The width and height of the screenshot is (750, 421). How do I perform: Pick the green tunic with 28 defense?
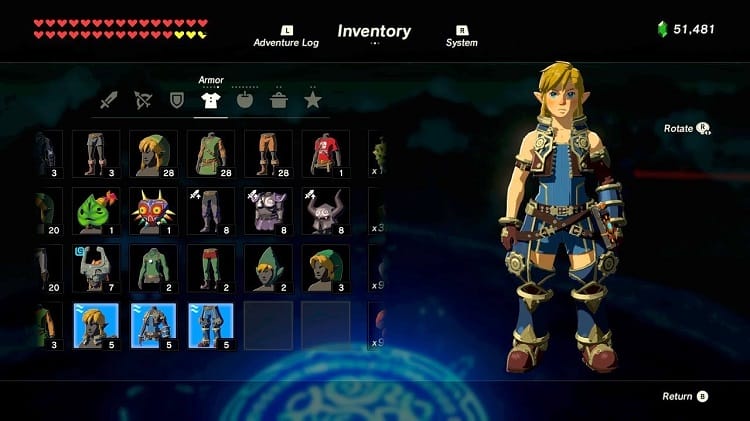[211, 154]
